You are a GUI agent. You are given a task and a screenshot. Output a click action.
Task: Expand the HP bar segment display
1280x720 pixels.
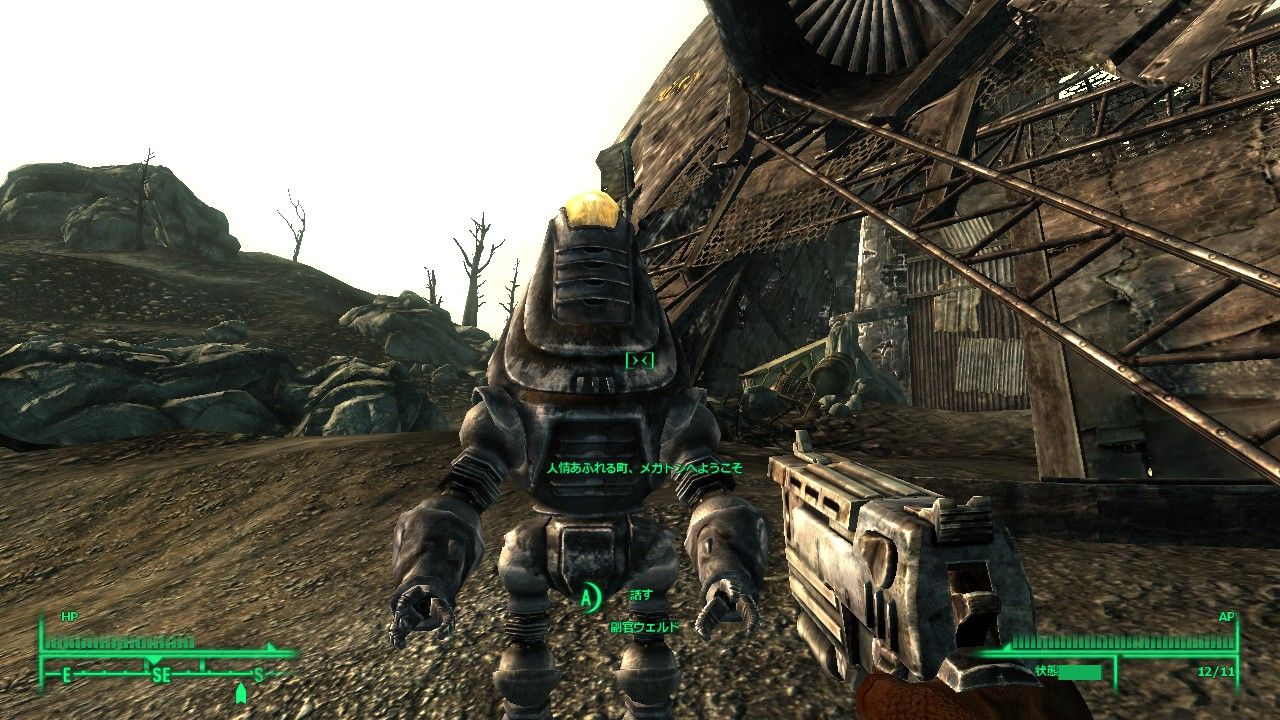pos(120,643)
